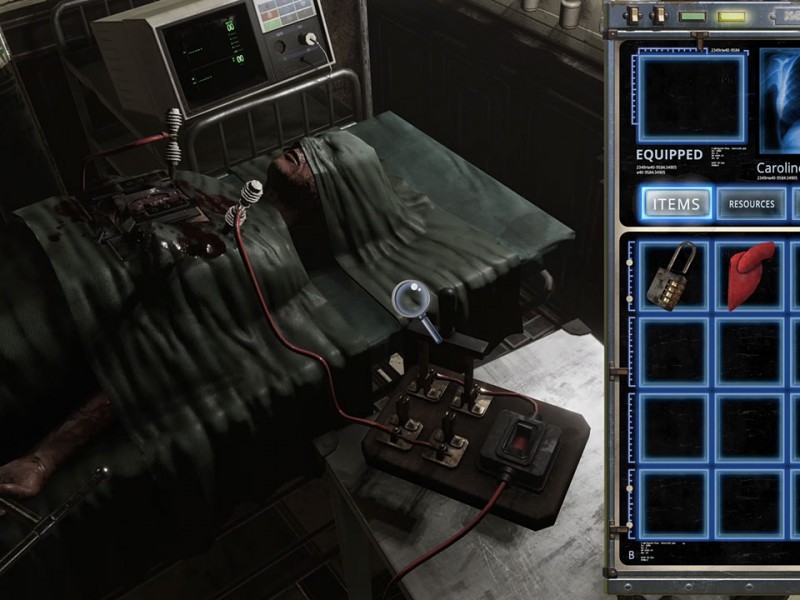Select the combination padlock inventory slot
Viewport: 800px width, 600px height.
coord(670,276)
